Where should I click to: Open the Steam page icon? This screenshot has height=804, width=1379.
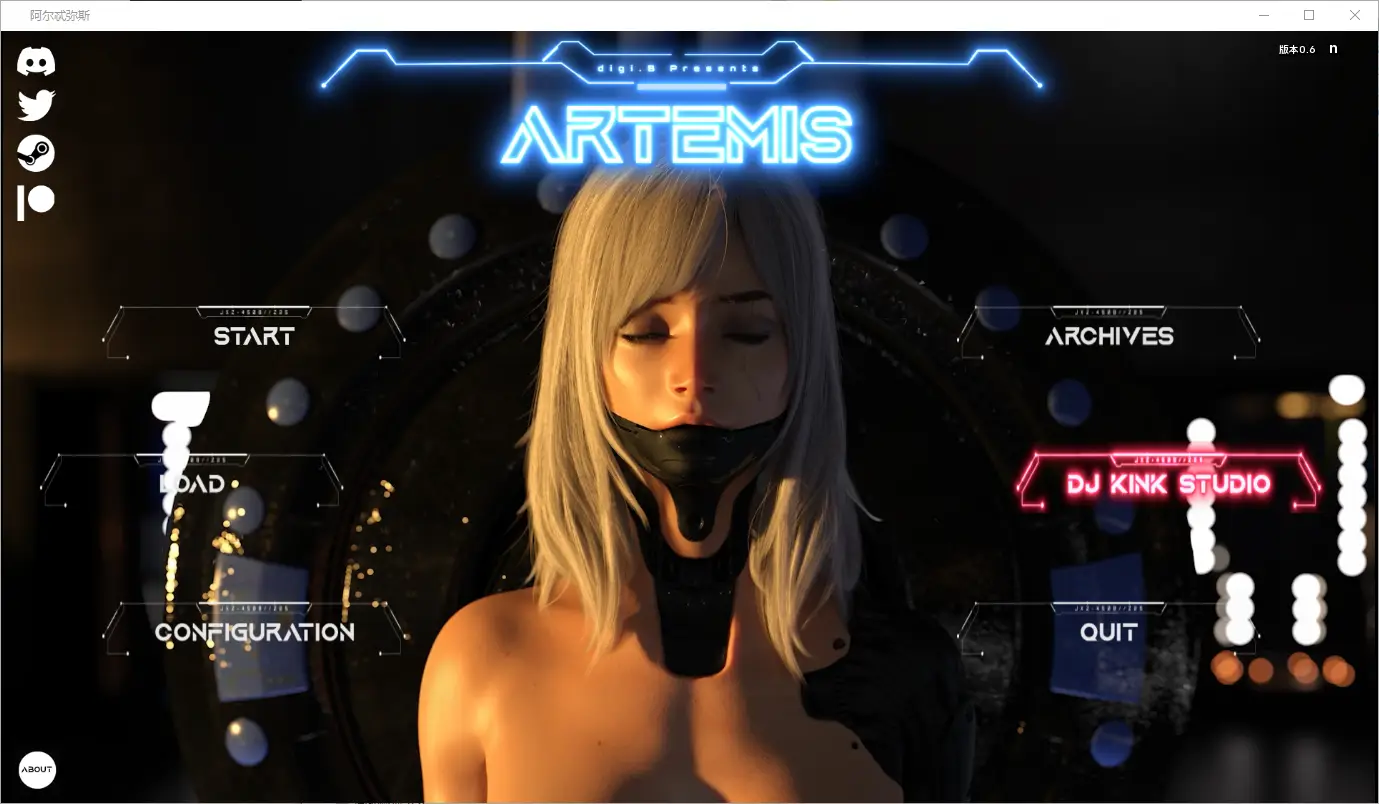click(36, 152)
